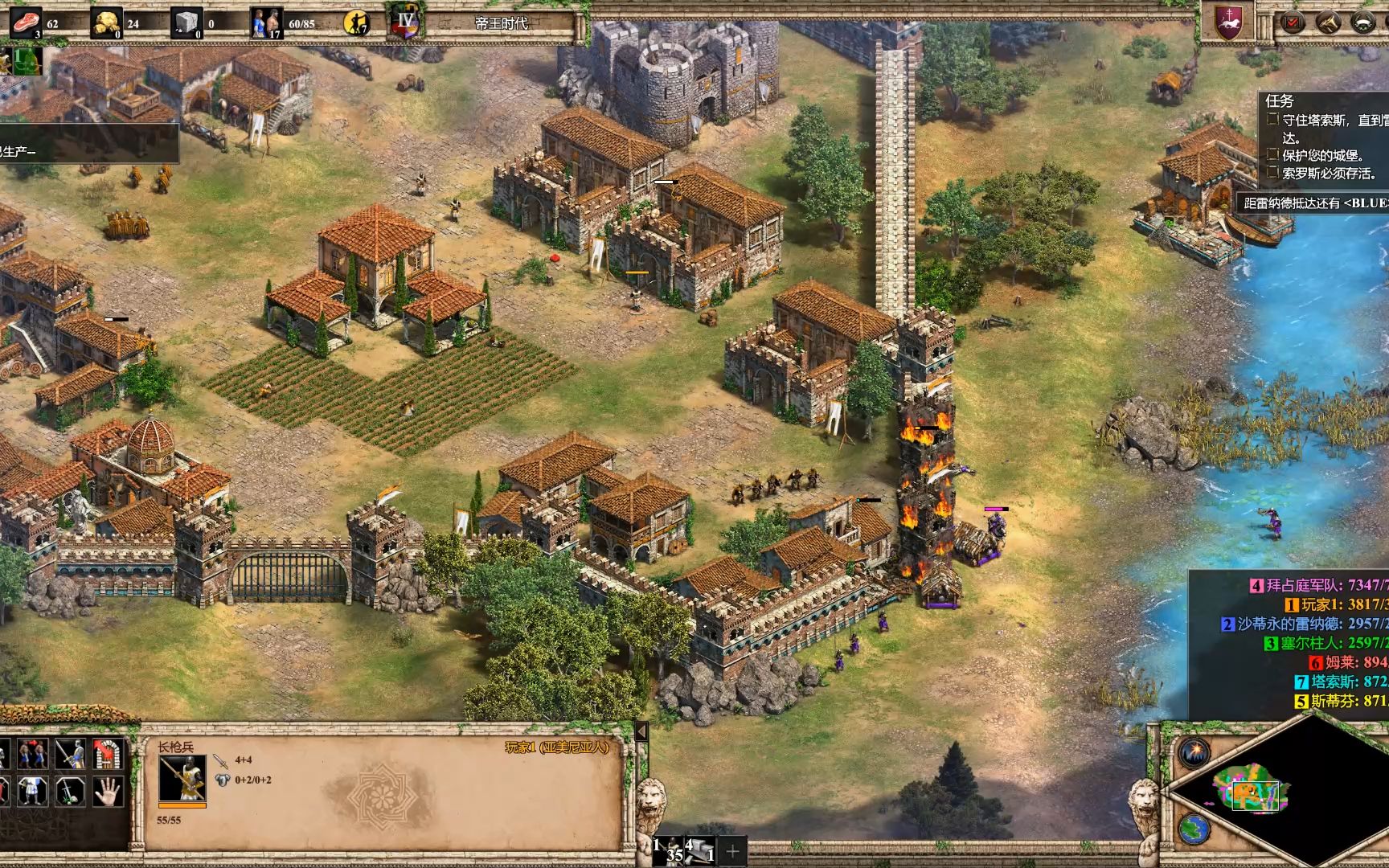Jump to a location on the minimap
1389x868 pixels.
coord(1254,790)
